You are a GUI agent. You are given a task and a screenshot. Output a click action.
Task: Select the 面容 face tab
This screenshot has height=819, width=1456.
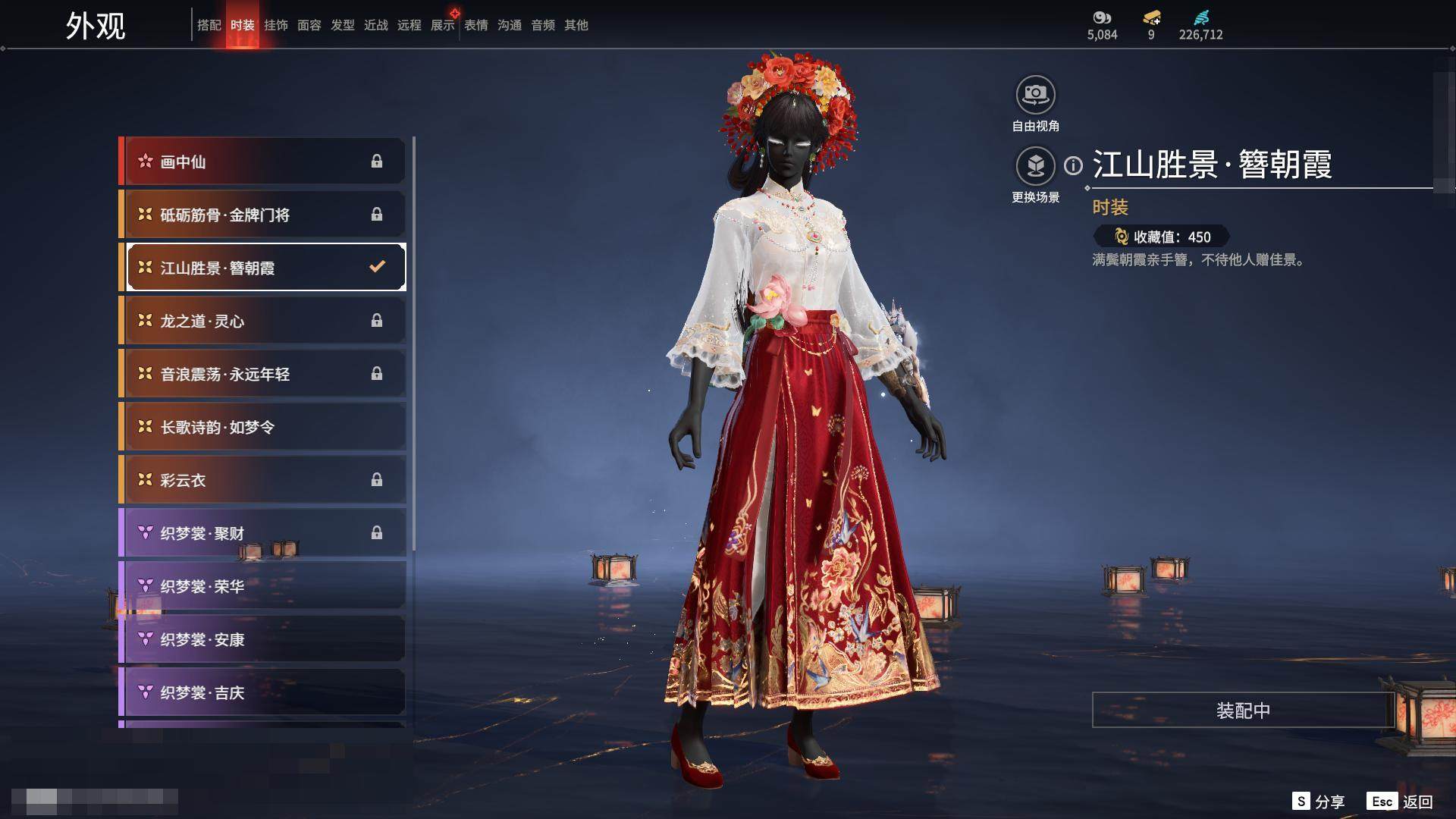(309, 25)
